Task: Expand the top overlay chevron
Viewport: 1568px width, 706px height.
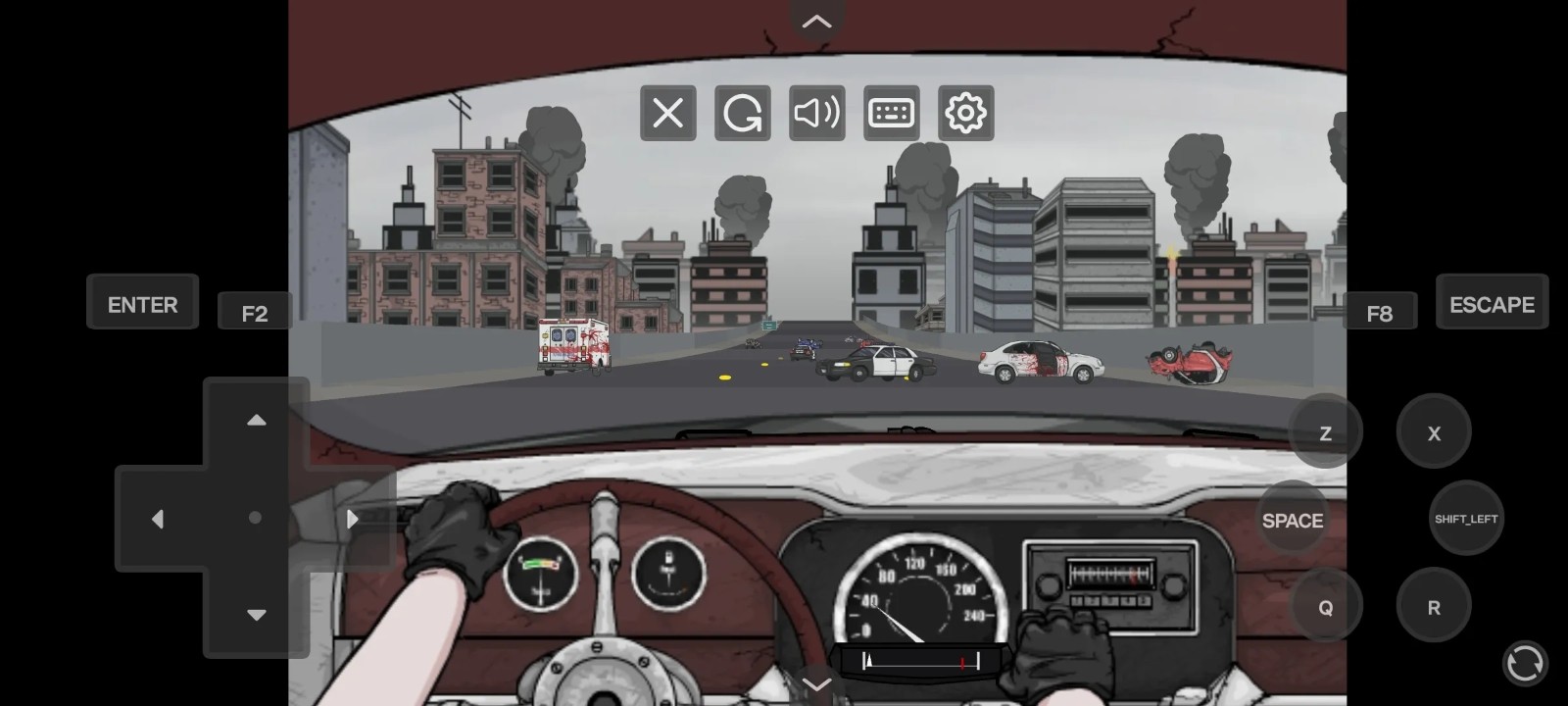Action: pos(816,20)
